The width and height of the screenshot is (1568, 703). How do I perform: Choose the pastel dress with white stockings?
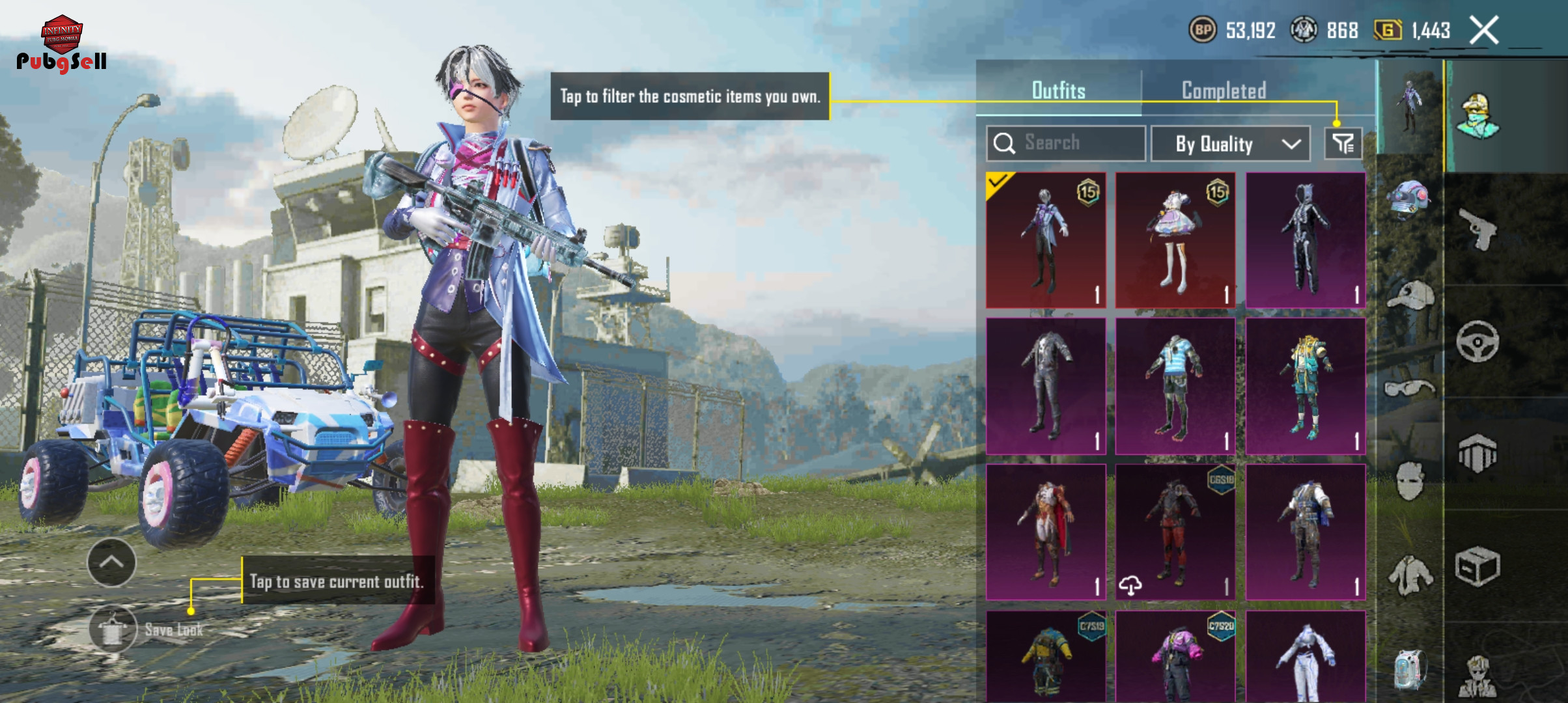click(1175, 240)
